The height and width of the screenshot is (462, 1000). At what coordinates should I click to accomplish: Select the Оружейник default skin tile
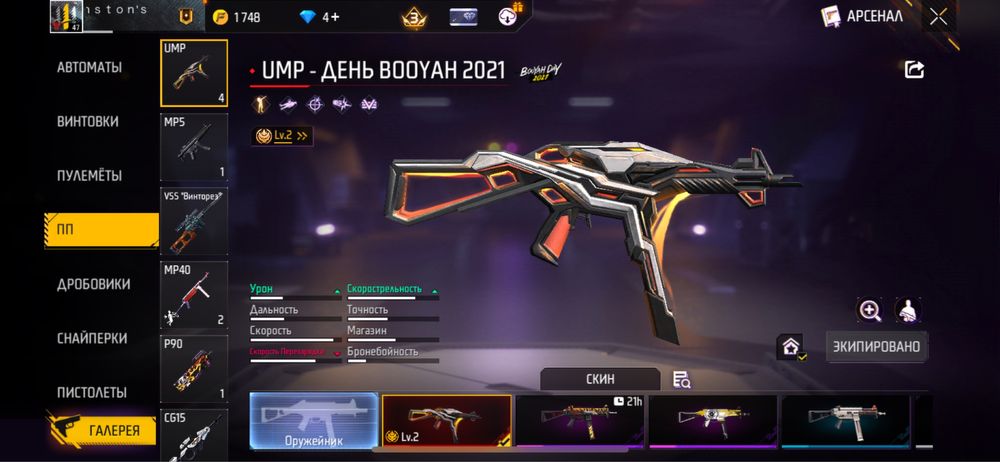click(x=313, y=419)
